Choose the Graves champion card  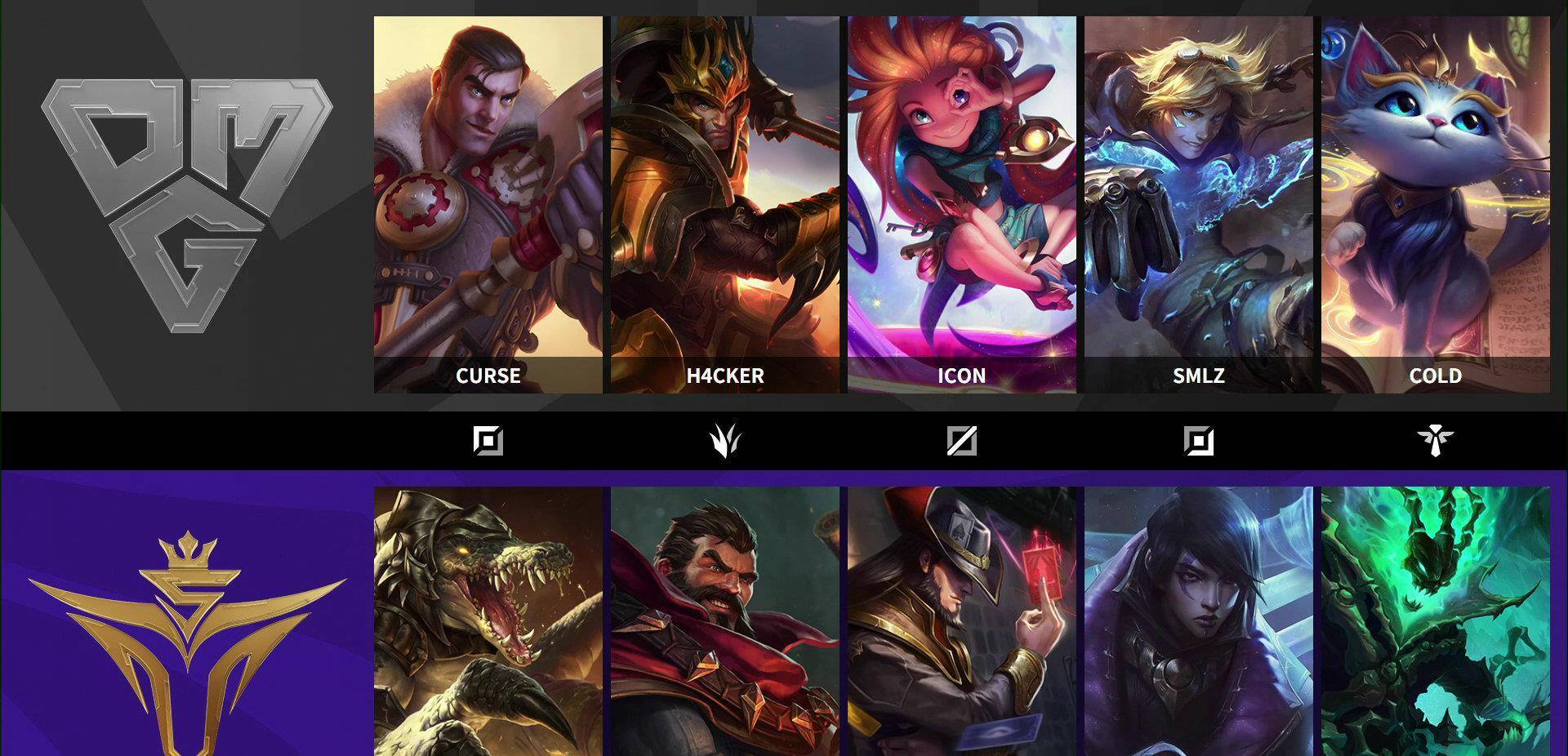click(724, 620)
